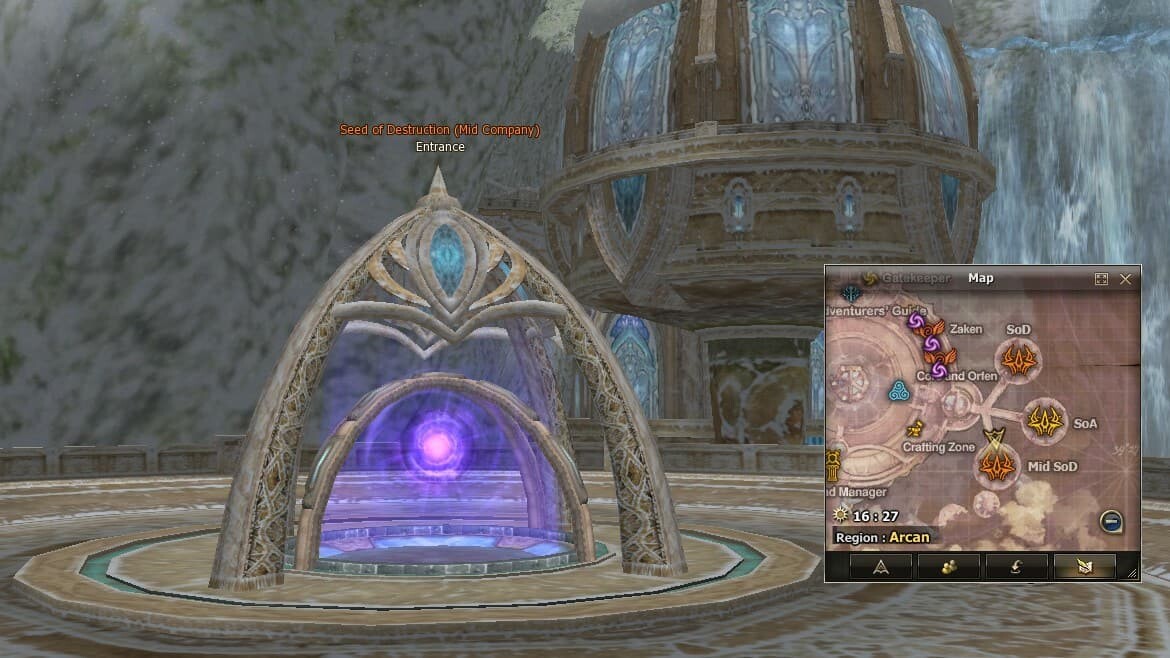Click the teal emblem near Adventurers' Guide
Viewport: 1170px width, 658px height.
coord(851,295)
